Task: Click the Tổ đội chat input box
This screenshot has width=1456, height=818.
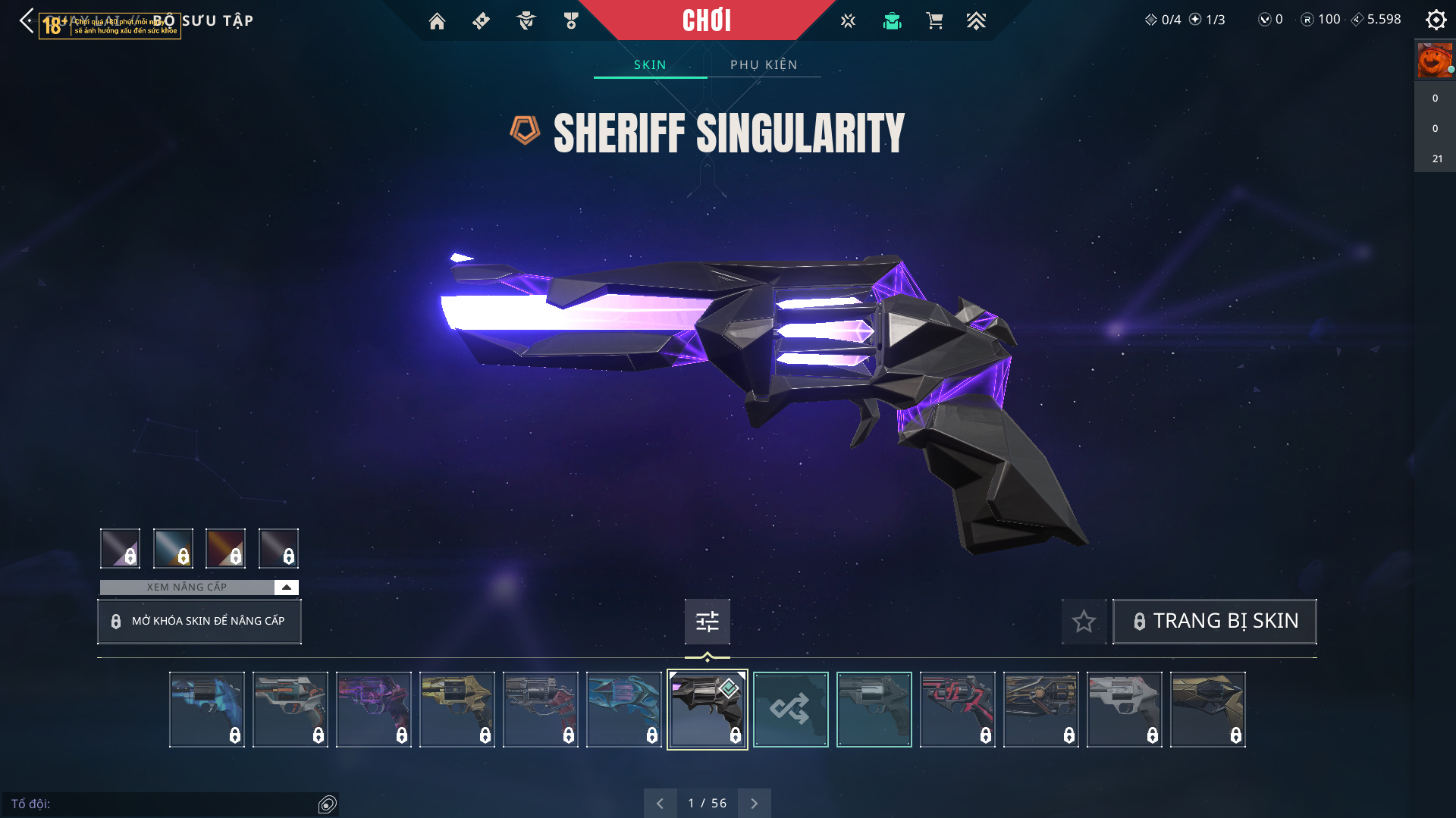Action: point(163,804)
